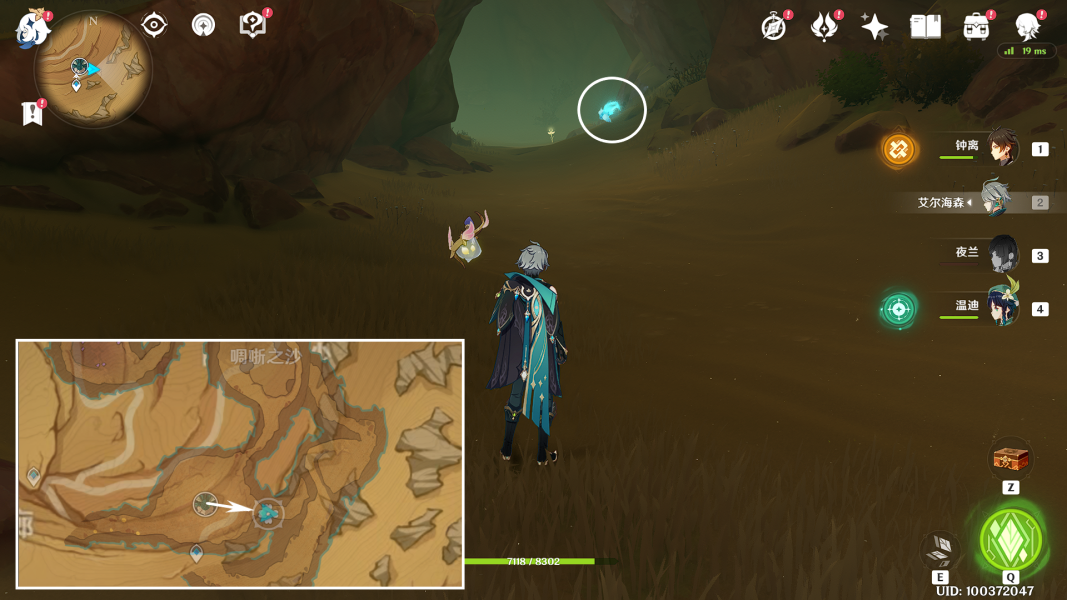Select active character 艾尔海森 in party list
The width and height of the screenshot is (1067, 600).
click(995, 201)
